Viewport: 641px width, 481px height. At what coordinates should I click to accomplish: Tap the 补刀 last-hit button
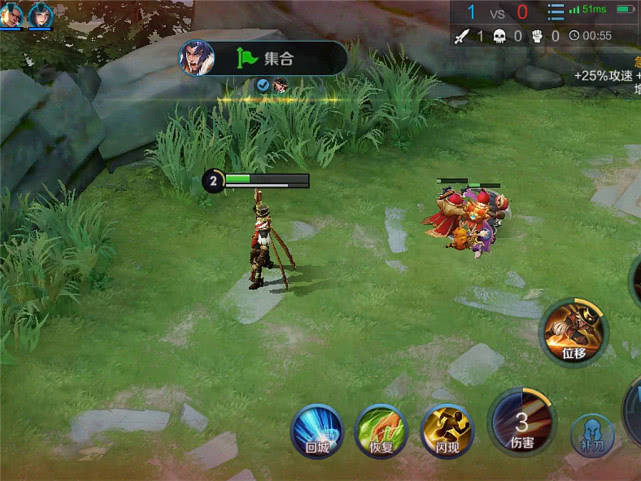click(591, 436)
